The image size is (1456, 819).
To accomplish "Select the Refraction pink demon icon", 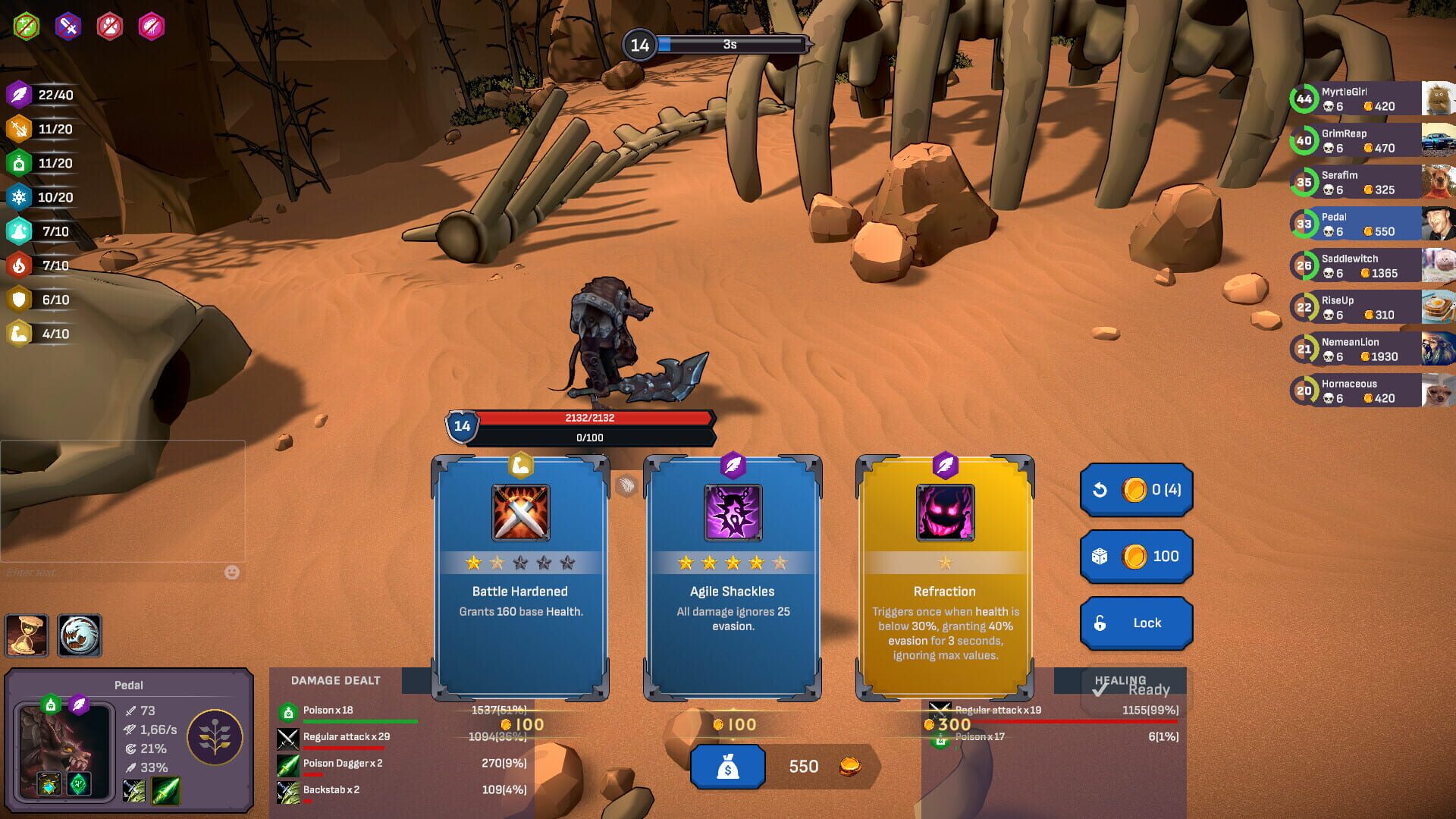I will click(944, 514).
